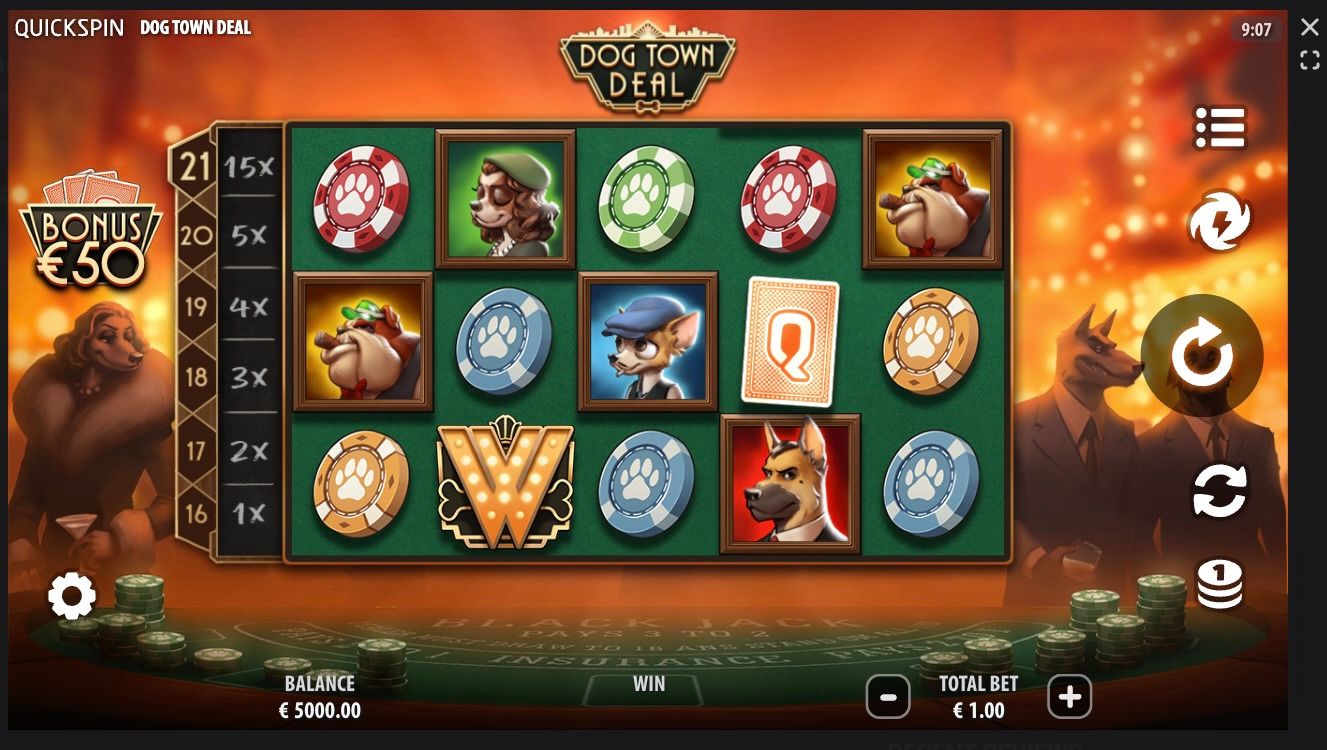Toggle fullscreen mode
1327x750 pixels.
pyautogui.click(x=1309, y=61)
